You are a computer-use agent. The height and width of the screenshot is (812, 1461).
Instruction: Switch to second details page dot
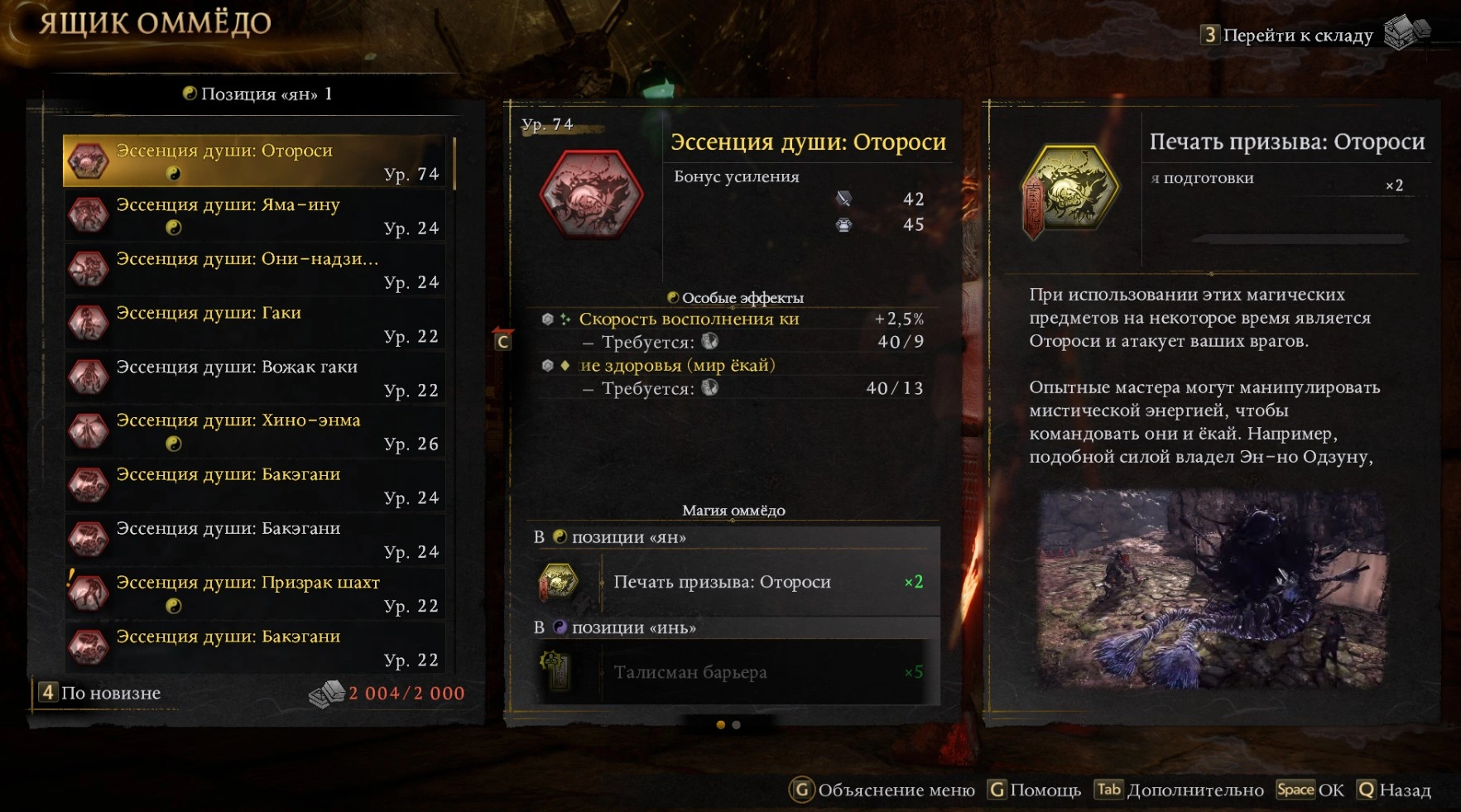737,725
